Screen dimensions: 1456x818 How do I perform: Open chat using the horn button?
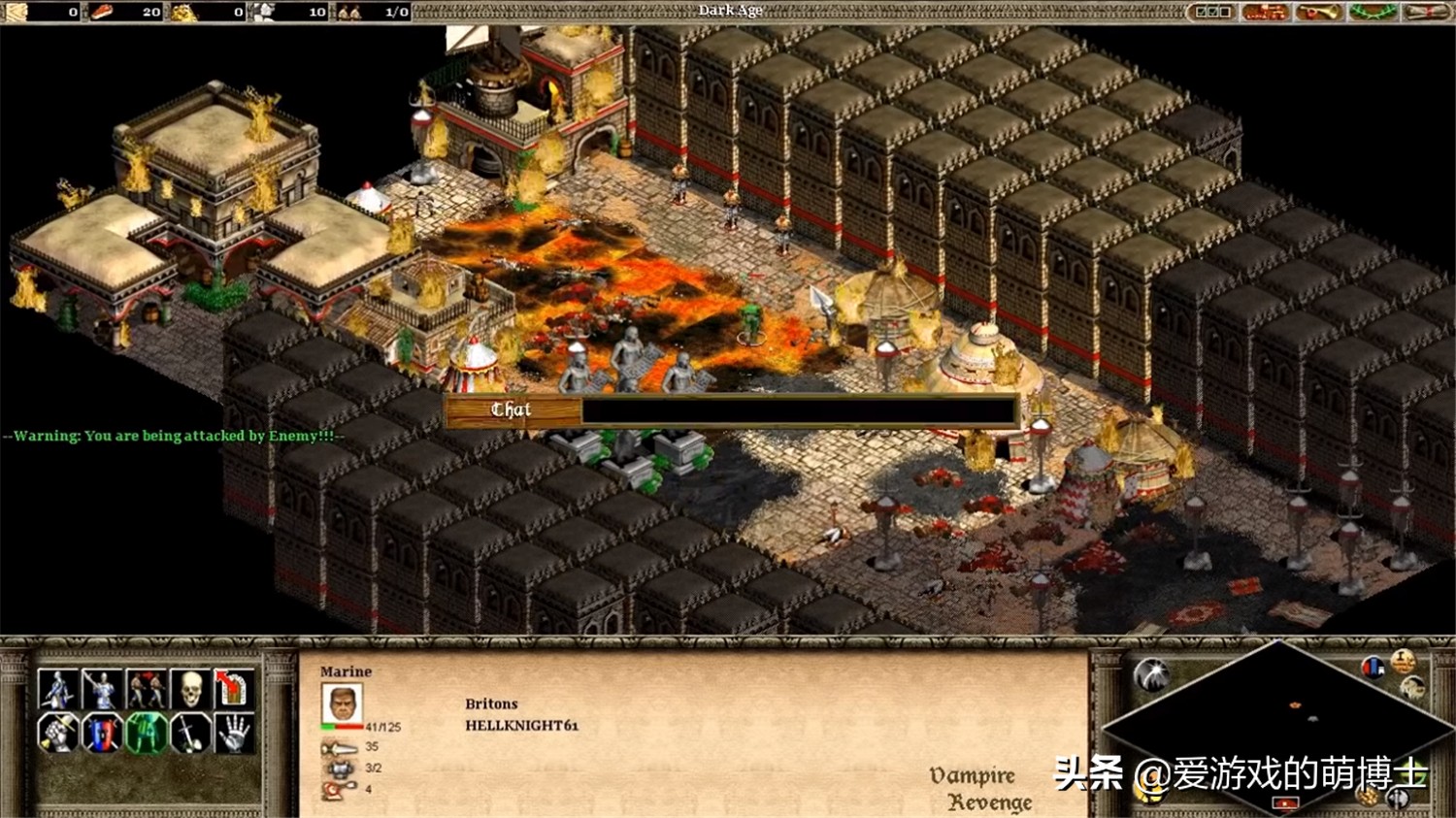coord(1317,12)
